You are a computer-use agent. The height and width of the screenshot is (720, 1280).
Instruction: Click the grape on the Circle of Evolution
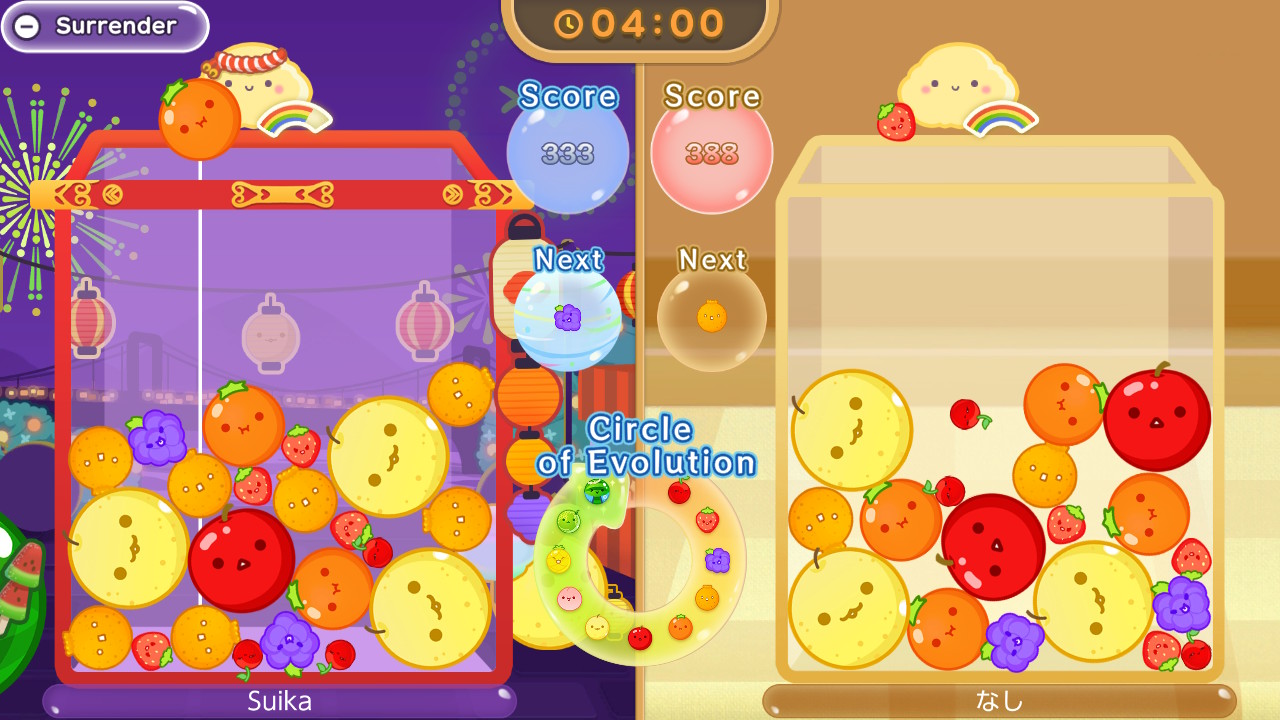click(x=717, y=560)
